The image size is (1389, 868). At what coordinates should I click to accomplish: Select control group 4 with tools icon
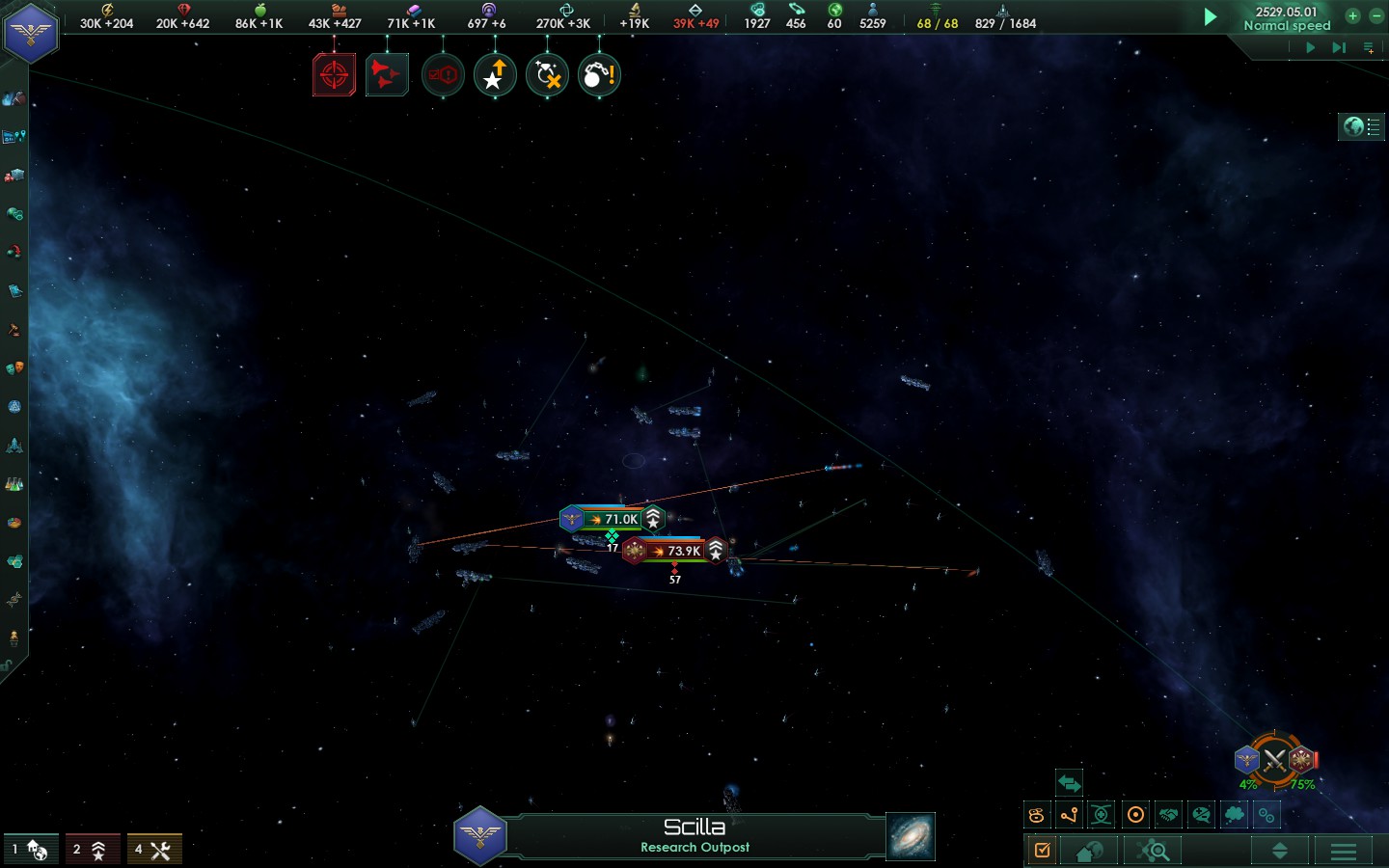(x=154, y=850)
